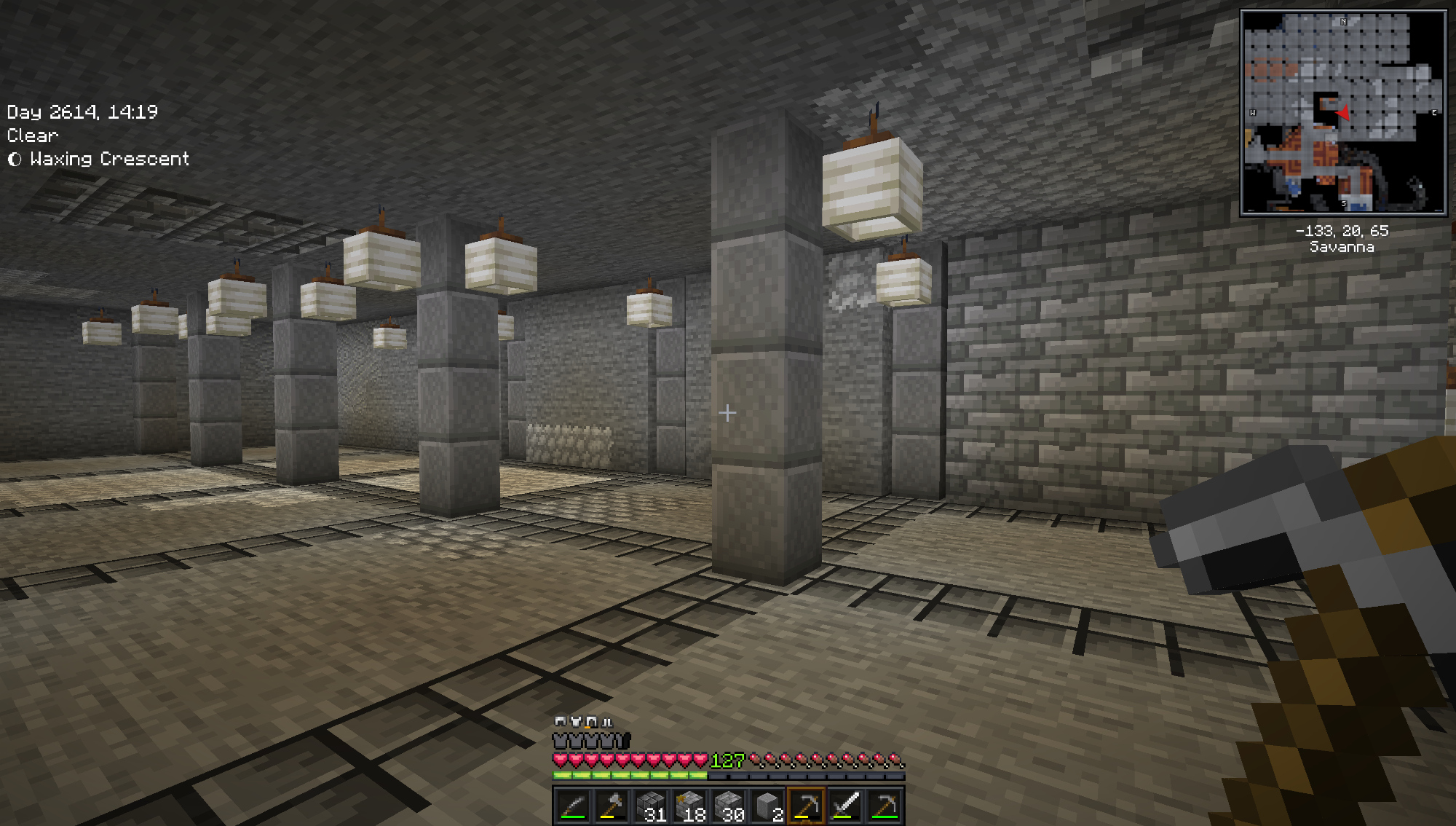This screenshot has width=1456, height=826.
Task: Pick the stack of 30 stone bricks
Action: tap(729, 806)
